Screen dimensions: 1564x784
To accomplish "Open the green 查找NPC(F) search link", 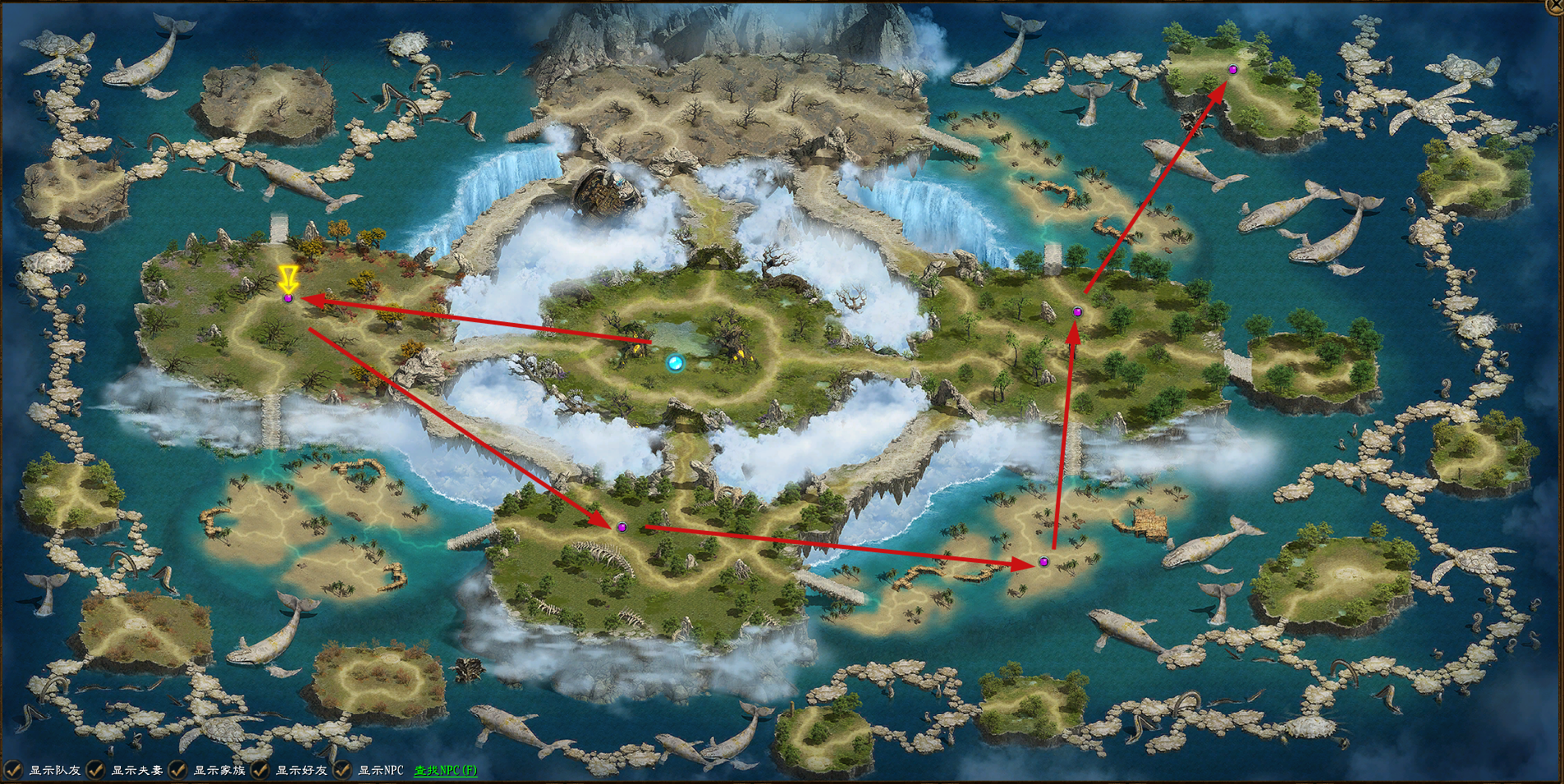I will [x=445, y=771].
